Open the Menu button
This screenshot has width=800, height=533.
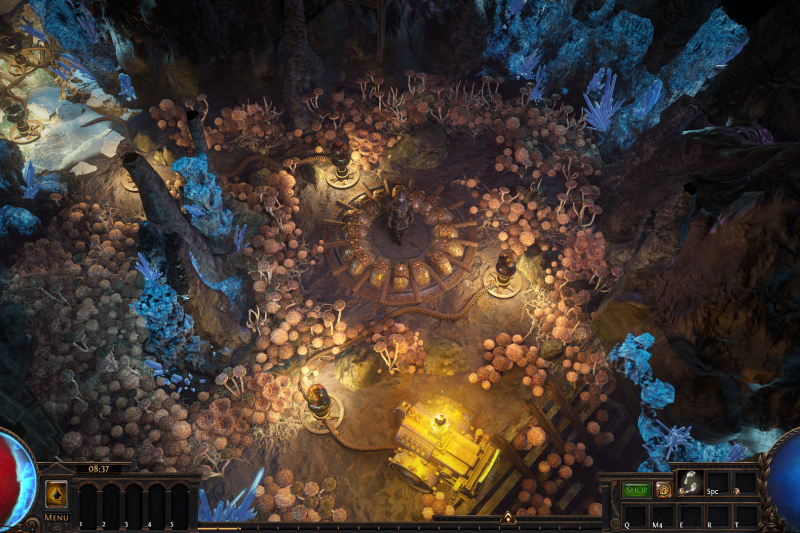coord(56,517)
